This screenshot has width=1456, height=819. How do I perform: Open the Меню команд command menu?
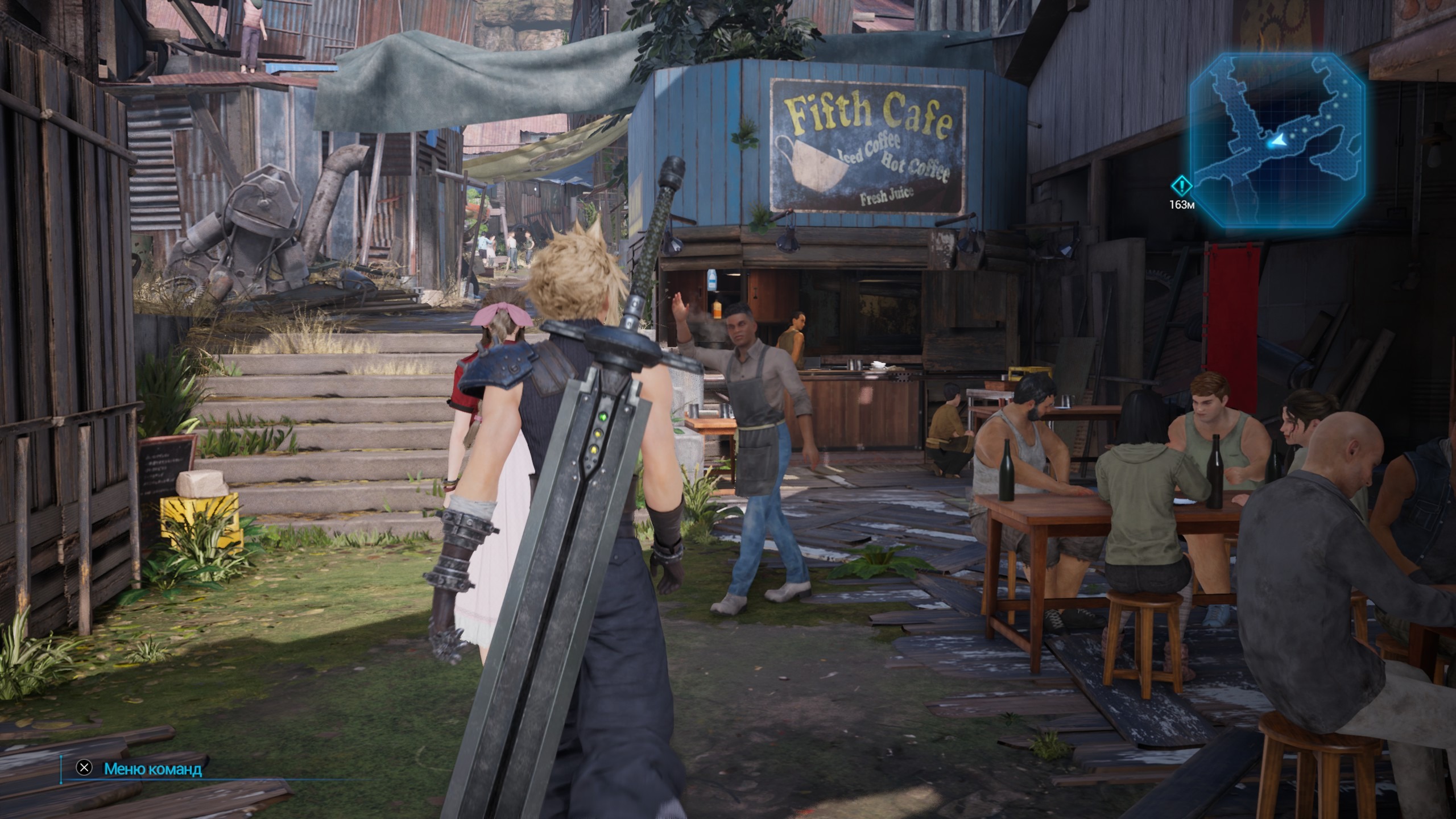click(152, 769)
